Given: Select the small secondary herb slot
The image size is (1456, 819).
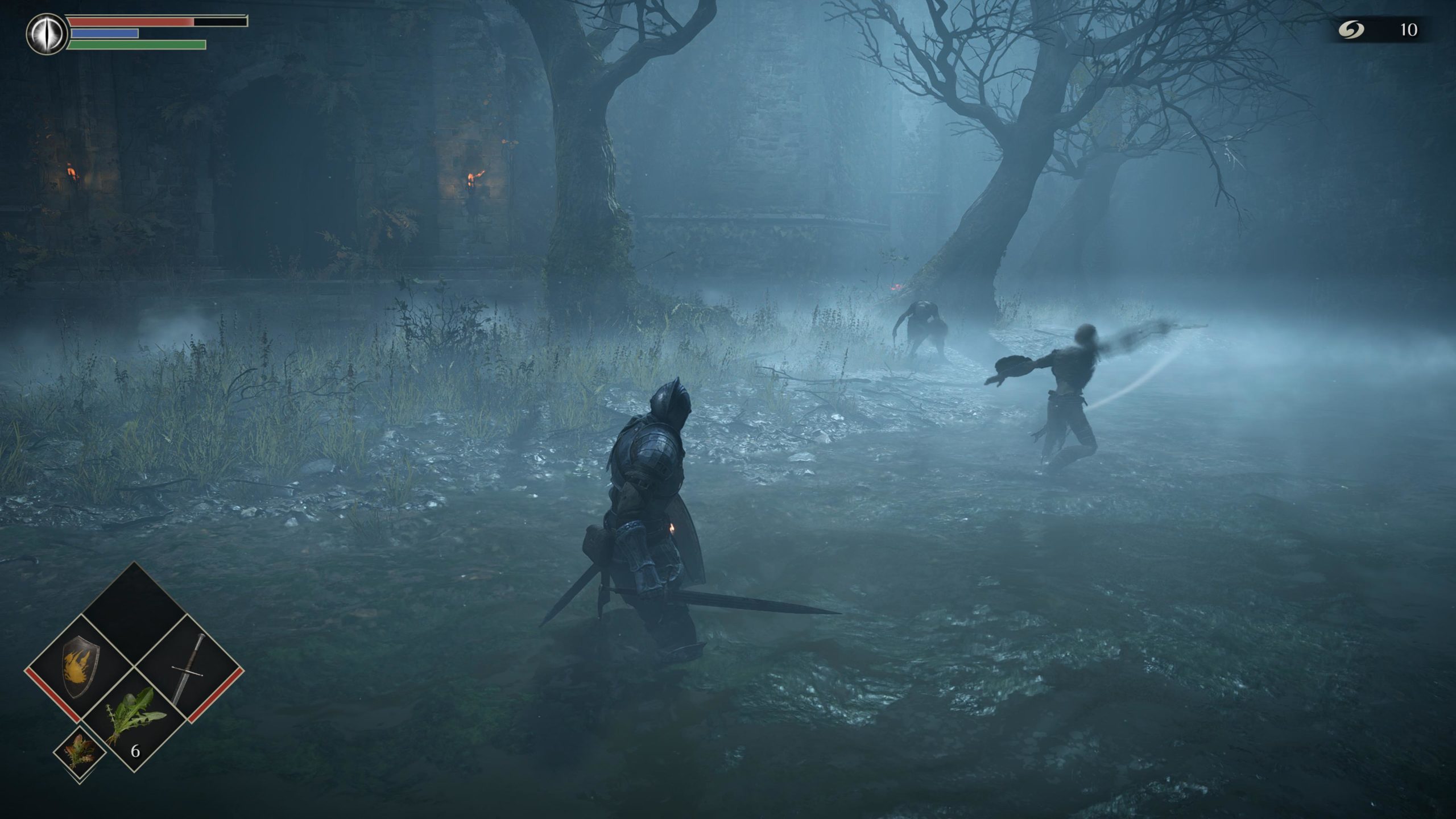Looking at the screenshot, I should pyautogui.click(x=80, y=751).
